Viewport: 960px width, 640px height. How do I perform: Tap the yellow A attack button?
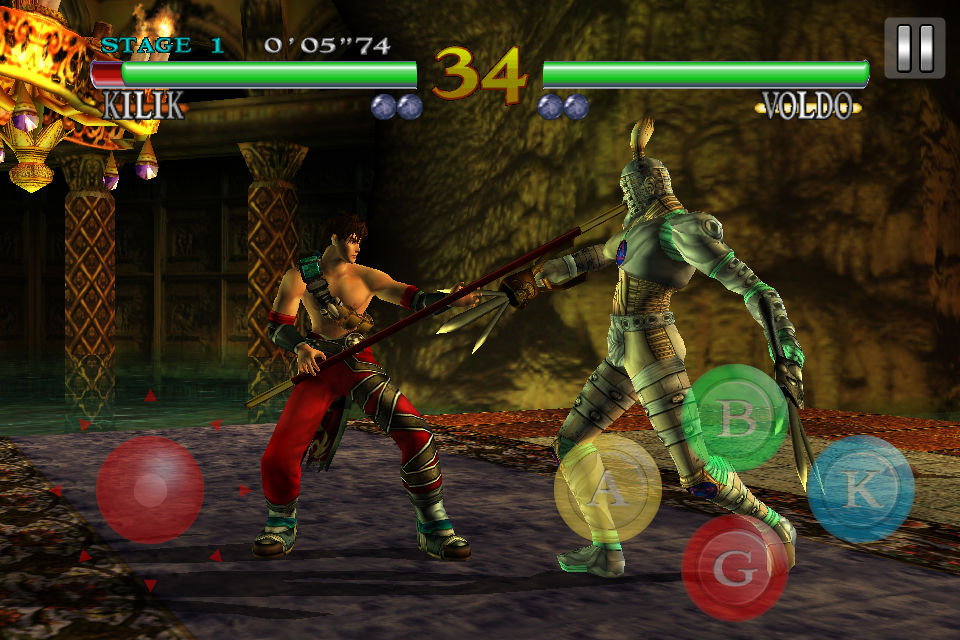tap(607, 489)
